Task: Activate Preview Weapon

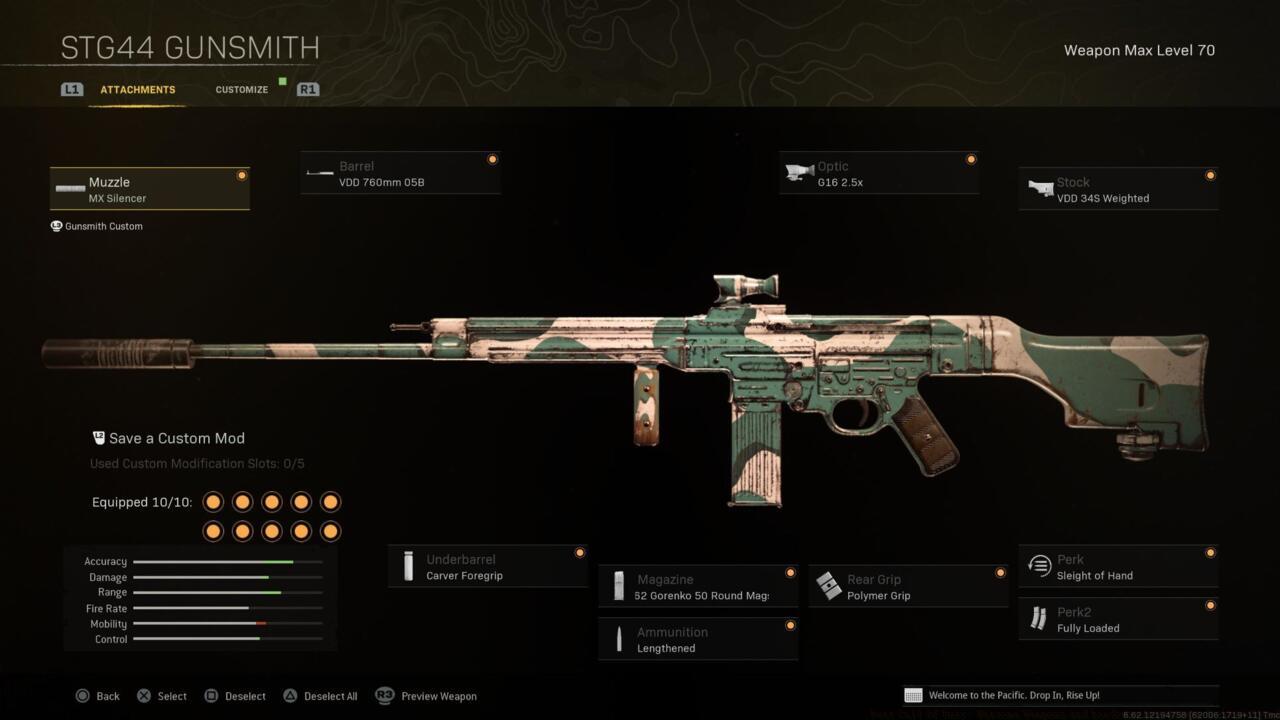Action: click(x=438, y=696)
